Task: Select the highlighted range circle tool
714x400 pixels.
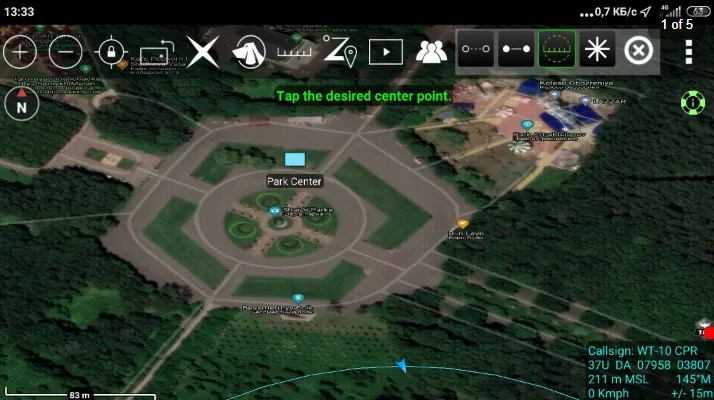Action: [x=557, y=48]
